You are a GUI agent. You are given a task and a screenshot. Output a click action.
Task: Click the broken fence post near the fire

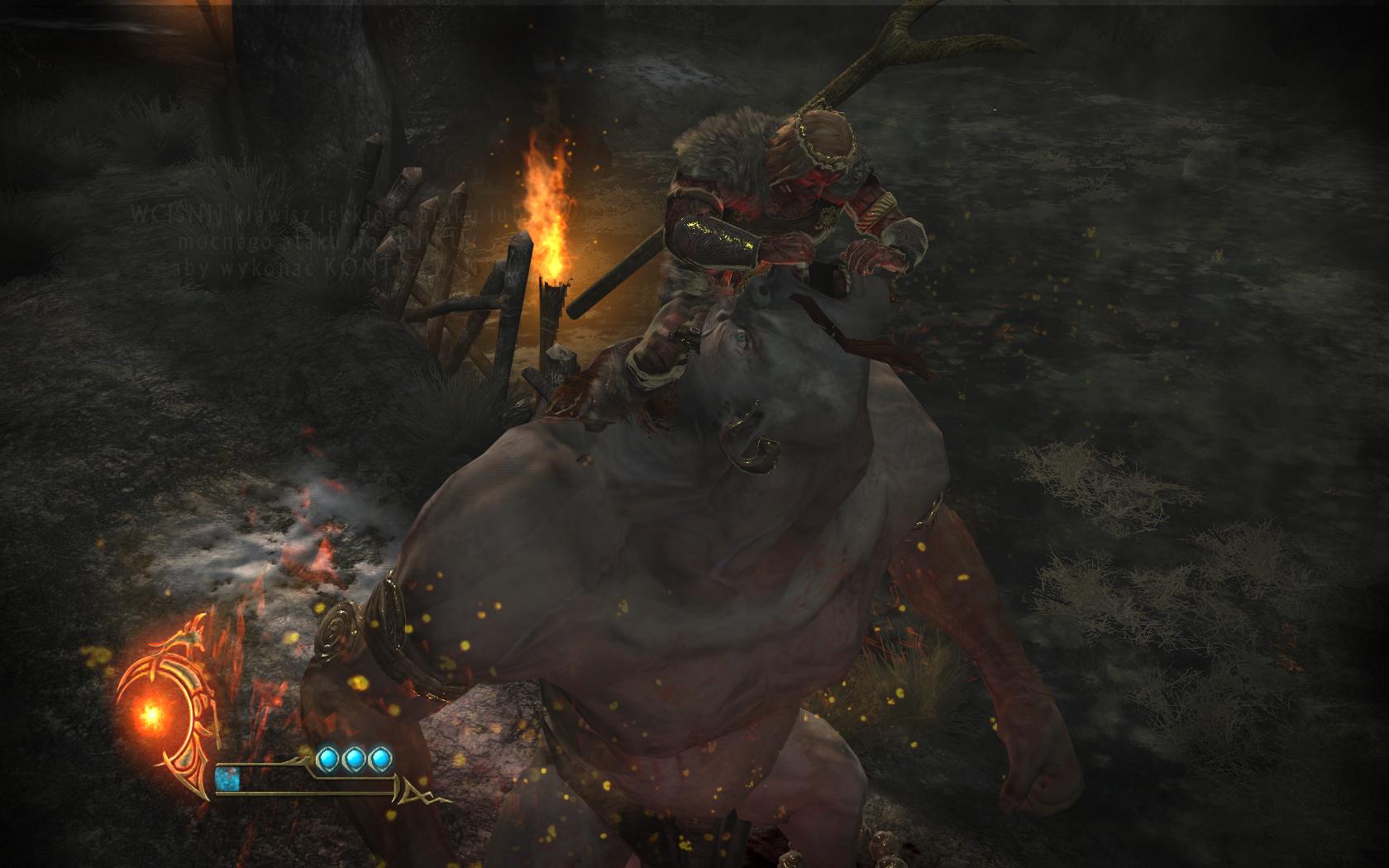pos(554,306)
